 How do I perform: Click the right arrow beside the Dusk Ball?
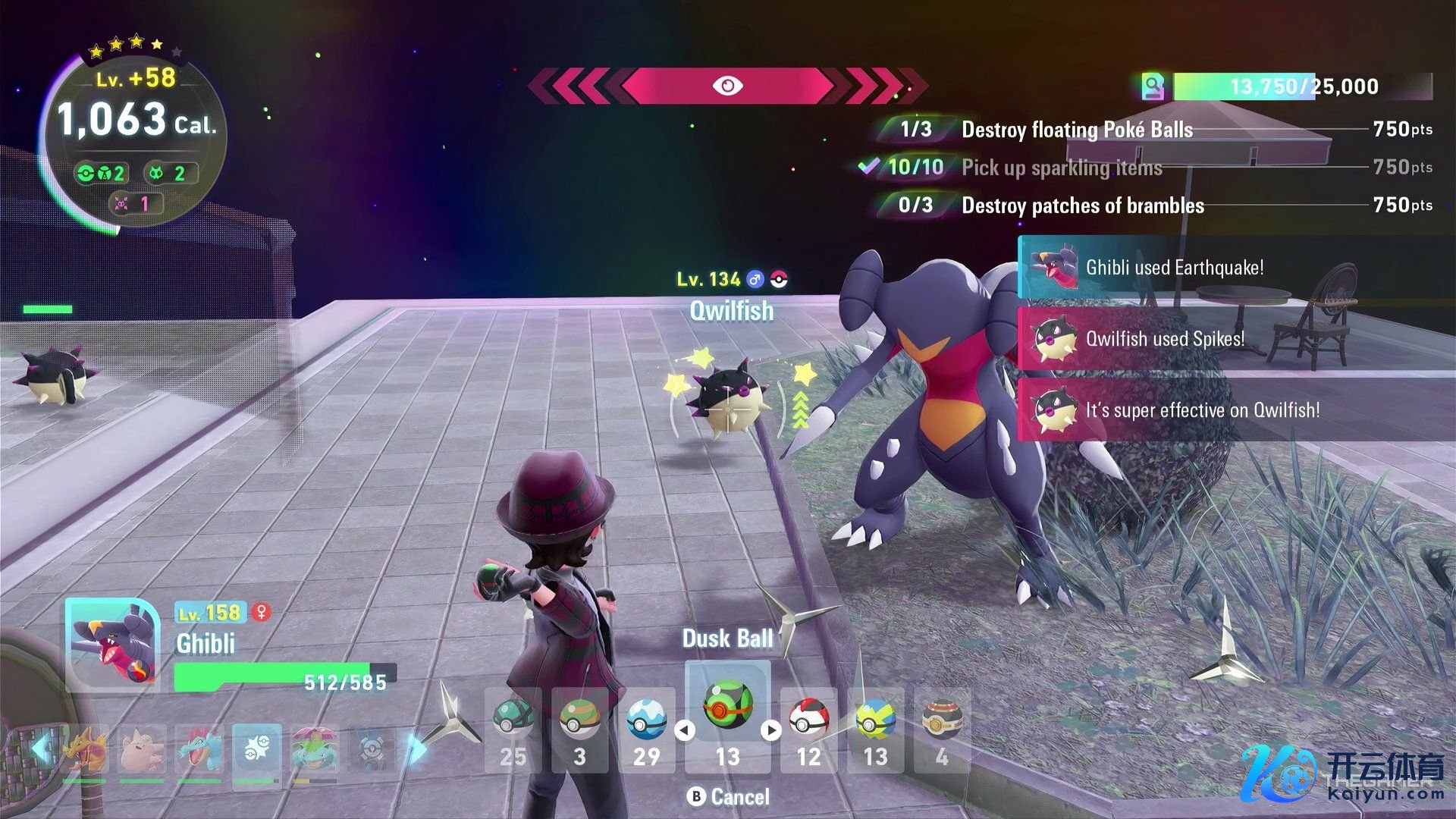[x=771, y=730]
